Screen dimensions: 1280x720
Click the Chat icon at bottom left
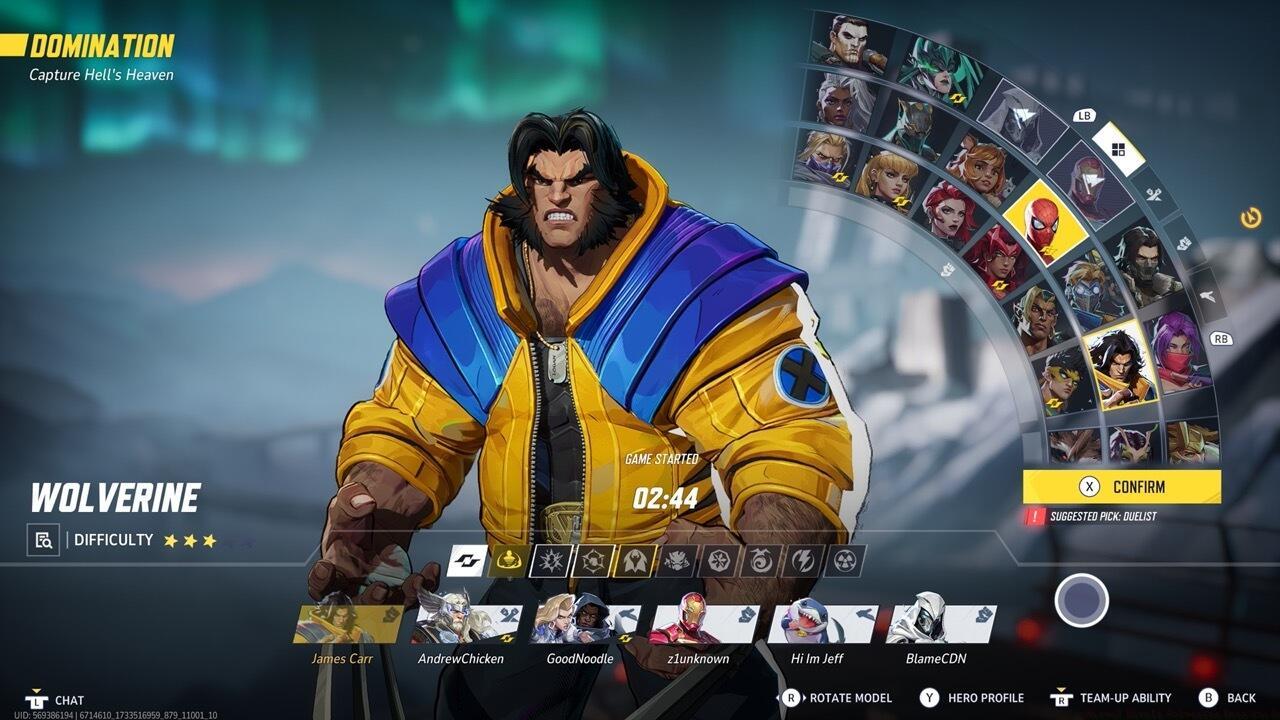pyautogui.click(x=37, y=702)
